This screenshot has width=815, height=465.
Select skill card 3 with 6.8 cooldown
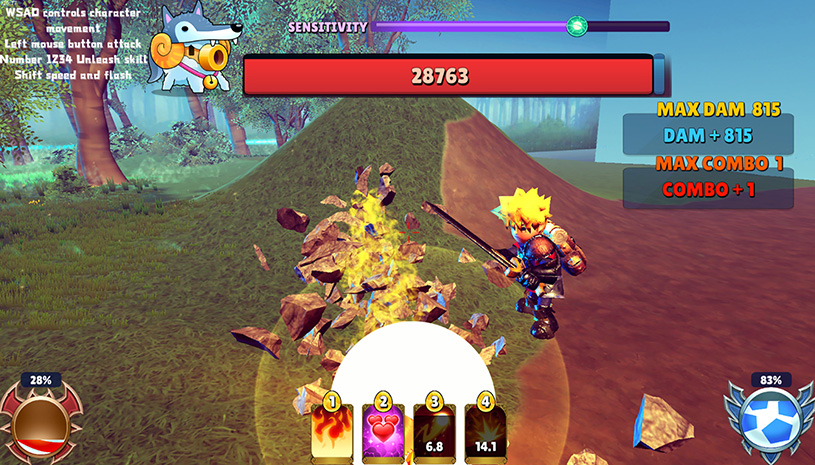coord(435,432)
